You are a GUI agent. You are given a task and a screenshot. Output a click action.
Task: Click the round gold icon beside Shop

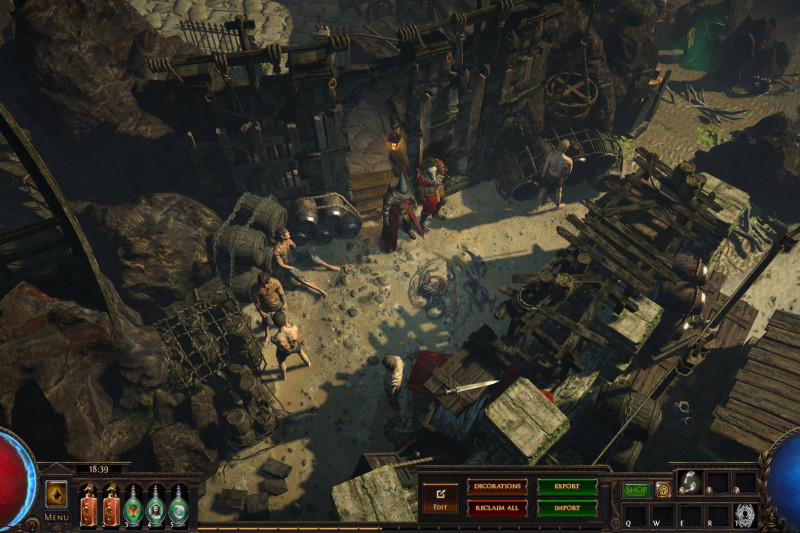(662, 490)
